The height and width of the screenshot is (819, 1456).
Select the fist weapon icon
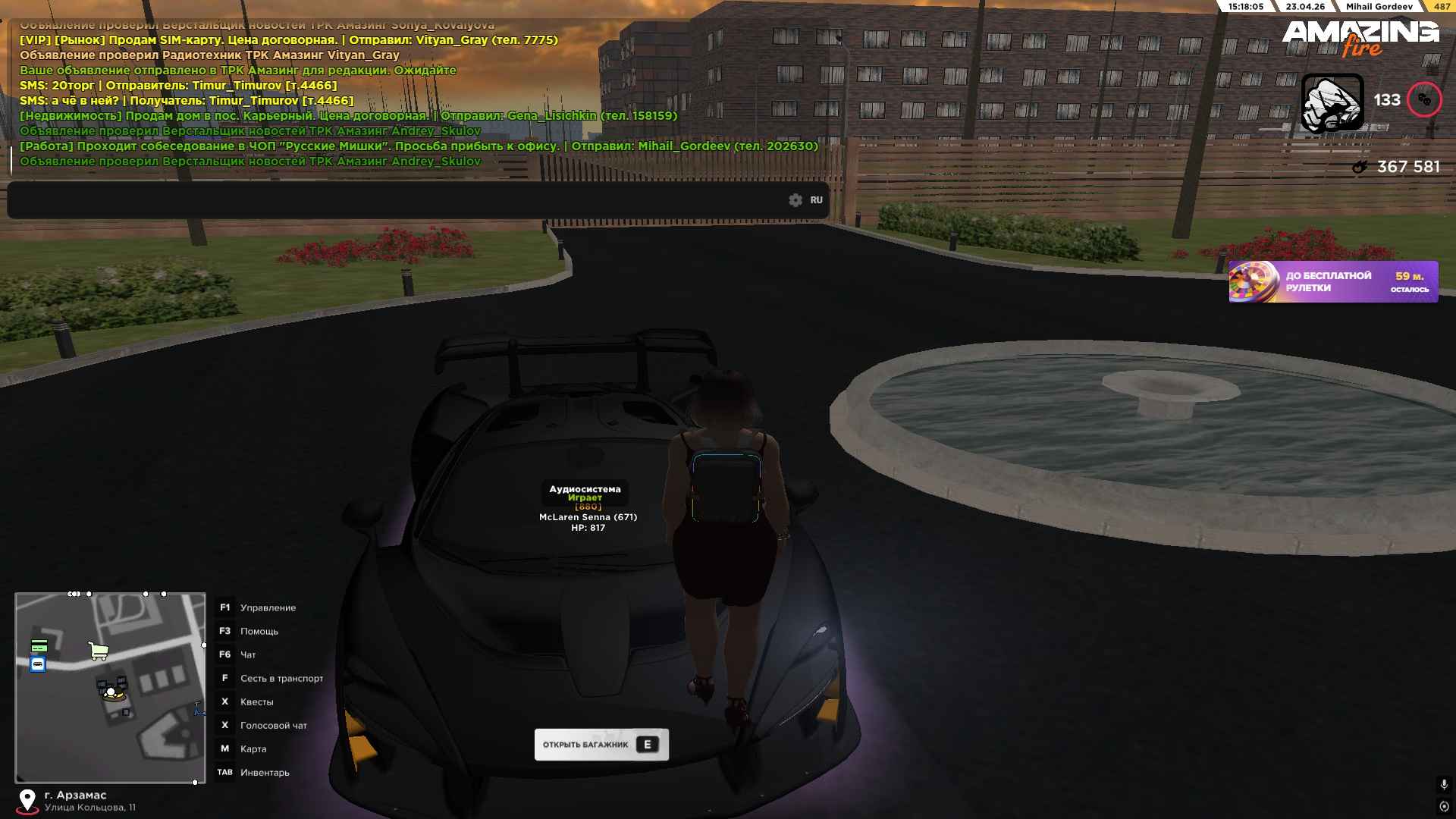tap(1332, 102)
